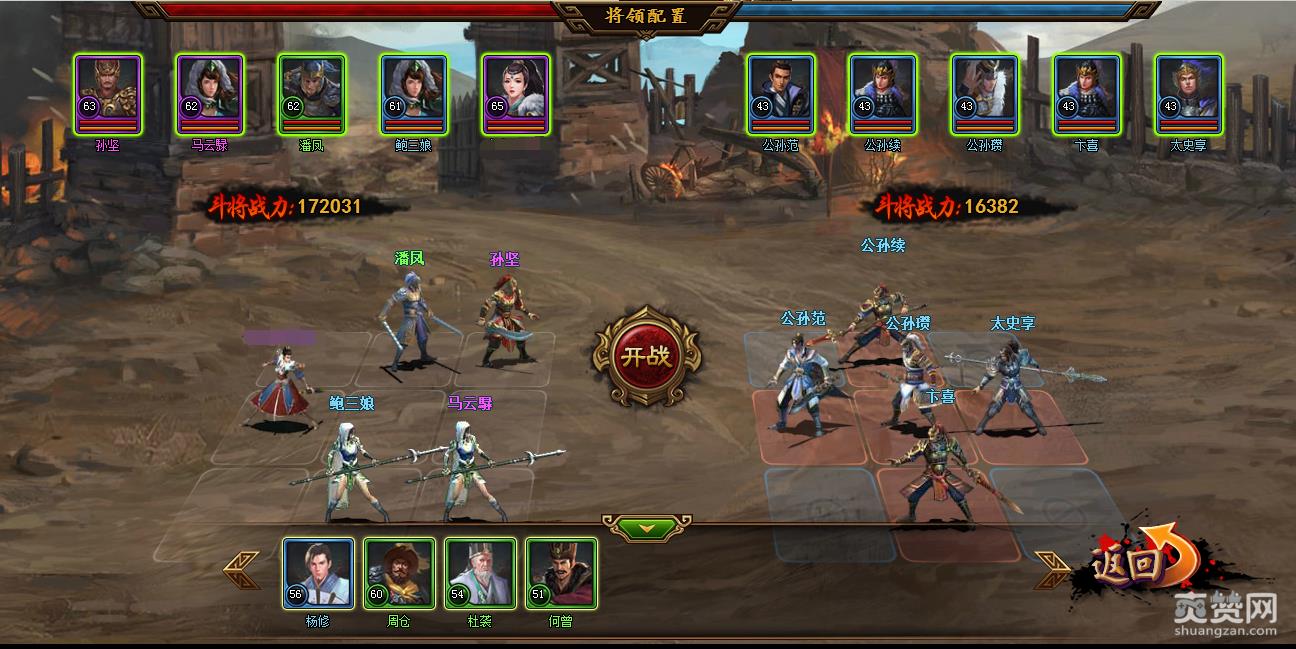Open enemy general 卞喜 portrait
Viewport: 1296px width, 649px height.
[x=1087, y=93]
